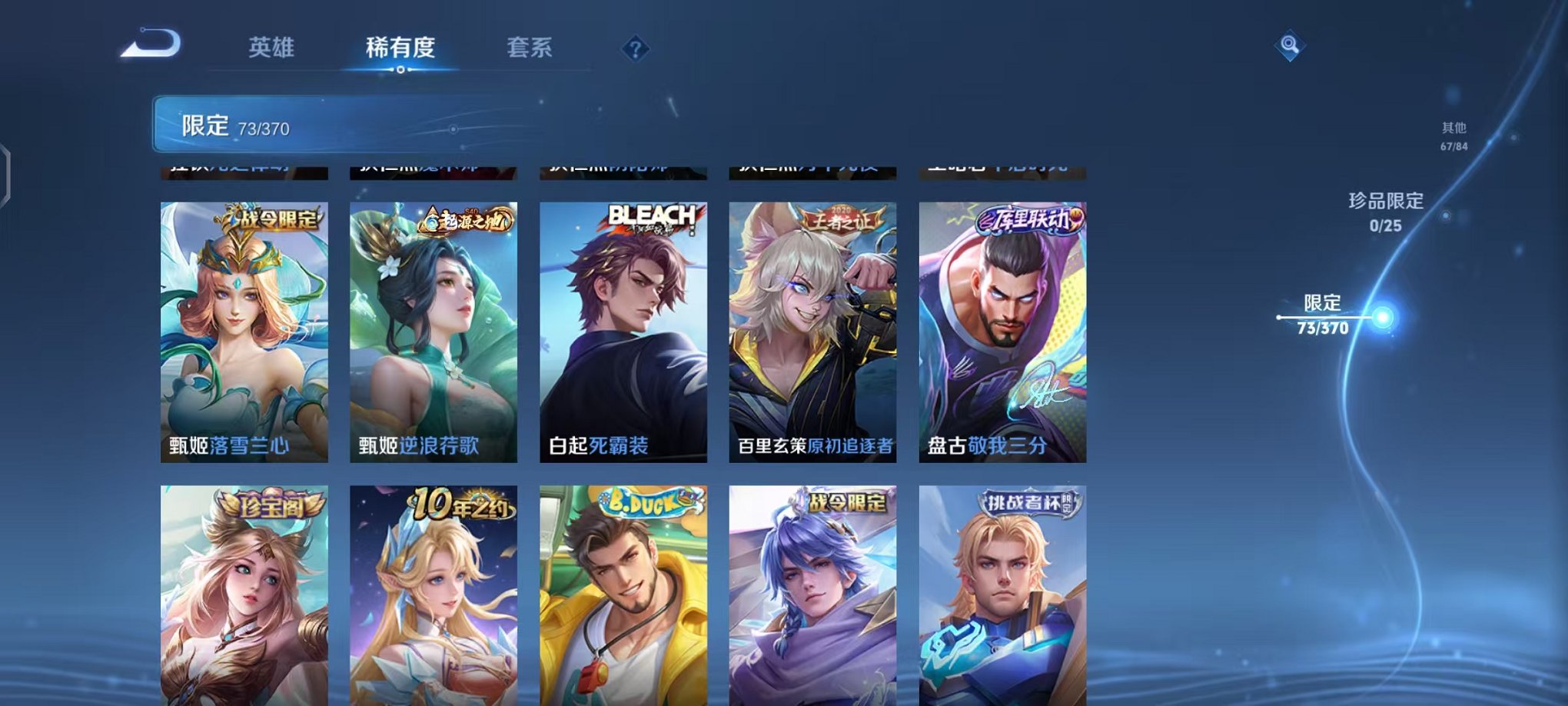Select the 稀有度 tab
Viewport: 1568px width, 706px height.
pos(400,48)
